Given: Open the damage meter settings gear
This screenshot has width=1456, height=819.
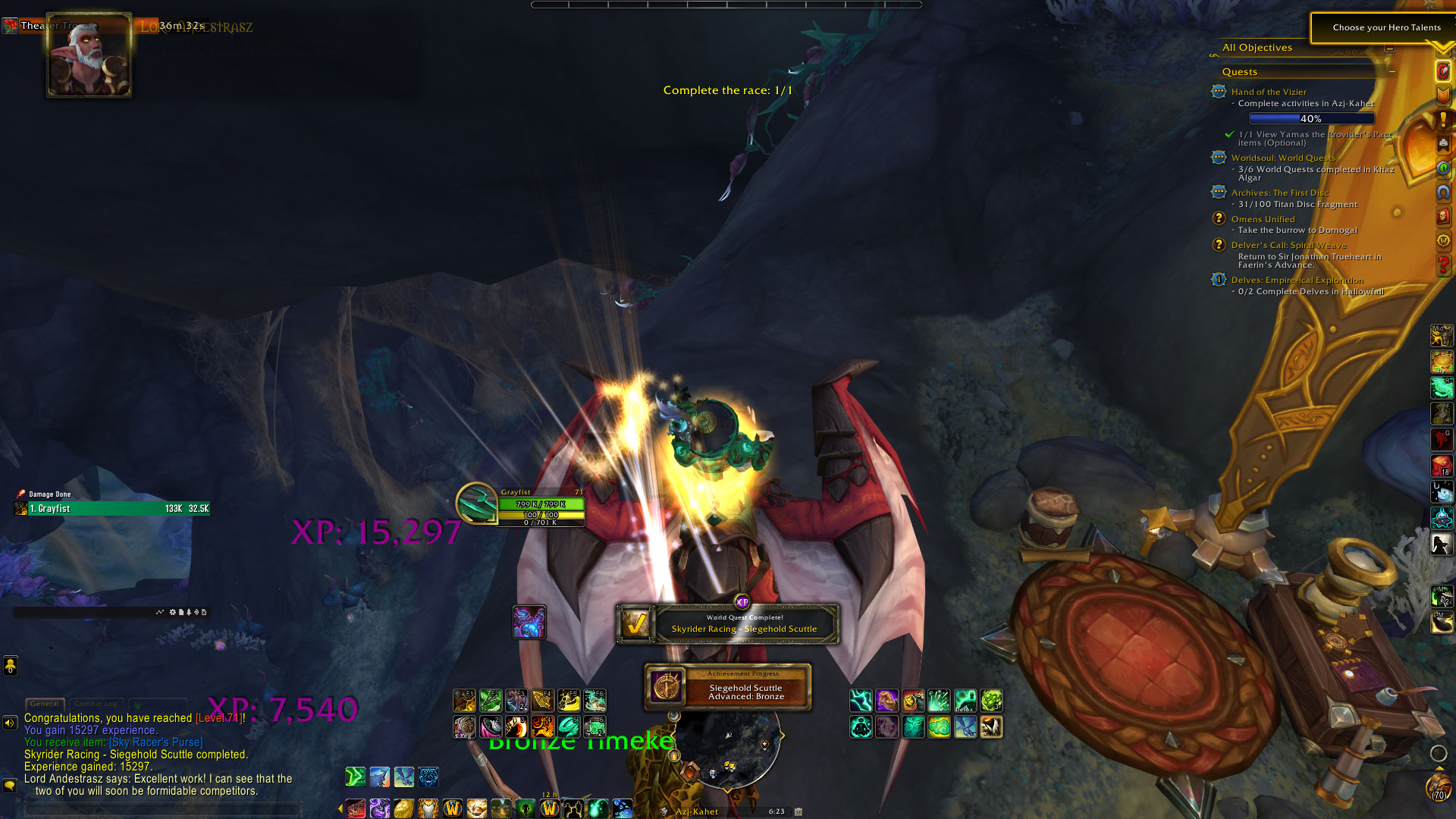Looking at the screenshot, I should 173,612.
